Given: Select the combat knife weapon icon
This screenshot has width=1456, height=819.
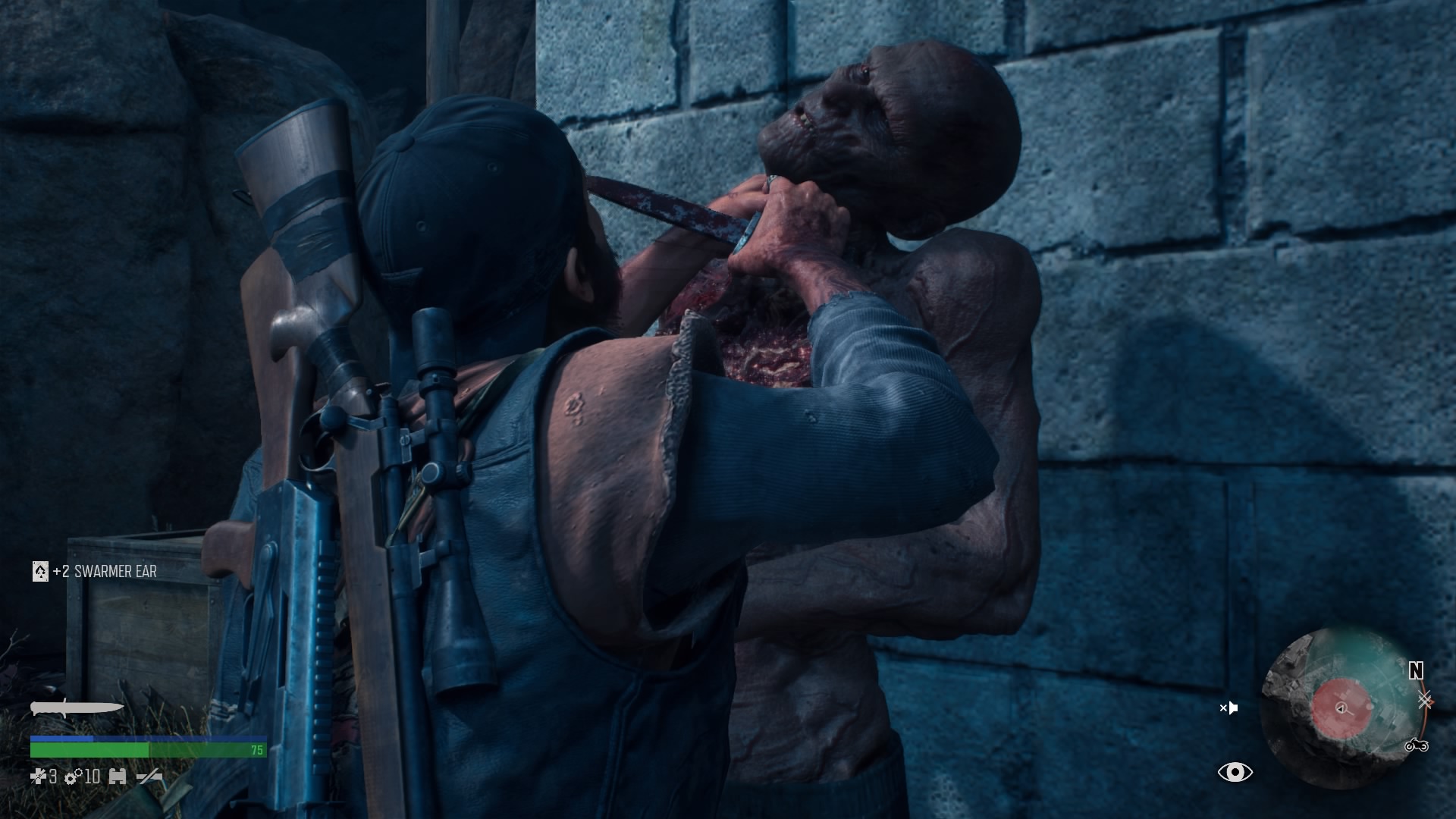Looking at the screenshot, I should click(76, 708).
